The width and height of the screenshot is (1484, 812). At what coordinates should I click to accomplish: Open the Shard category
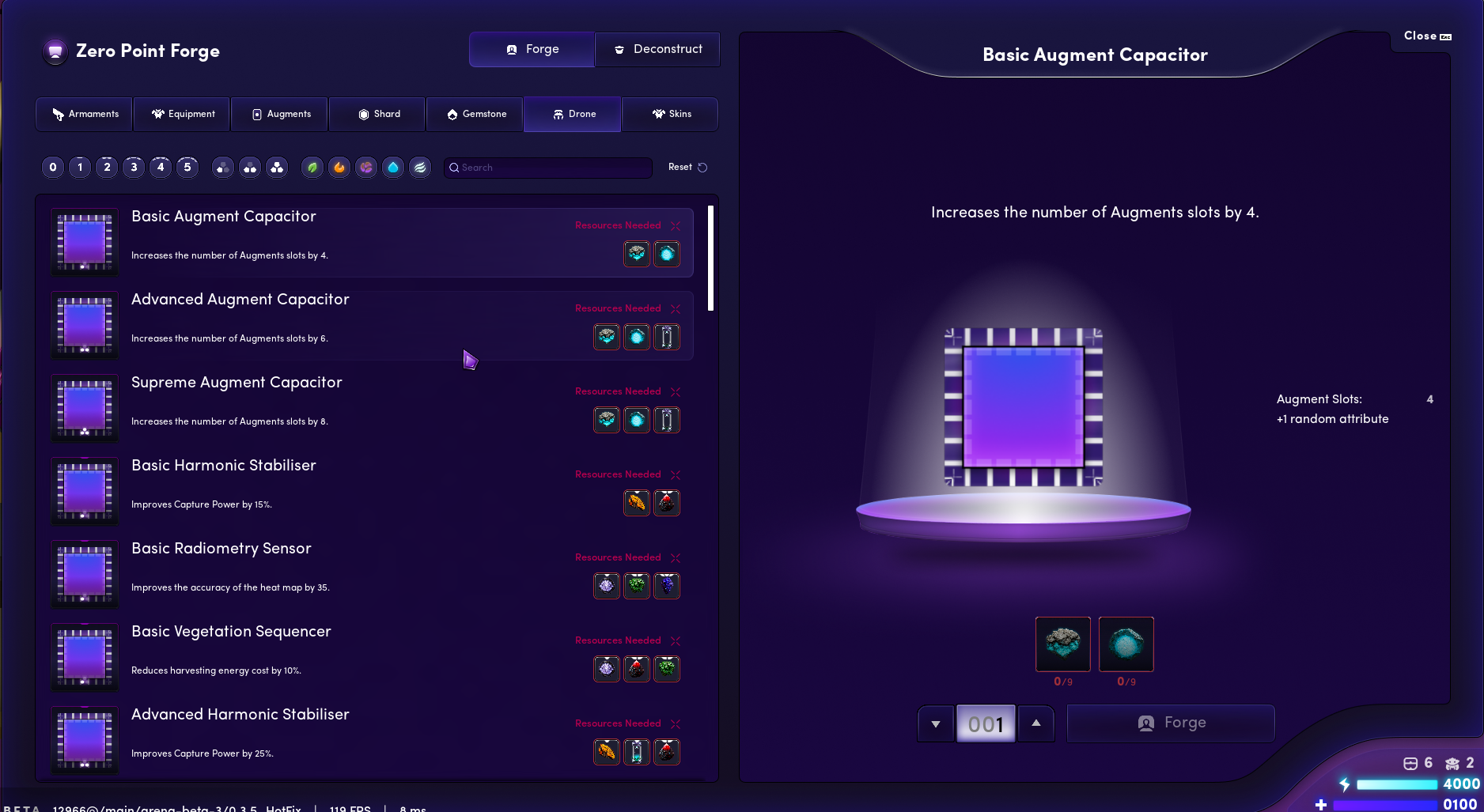[x=378, y=114]
